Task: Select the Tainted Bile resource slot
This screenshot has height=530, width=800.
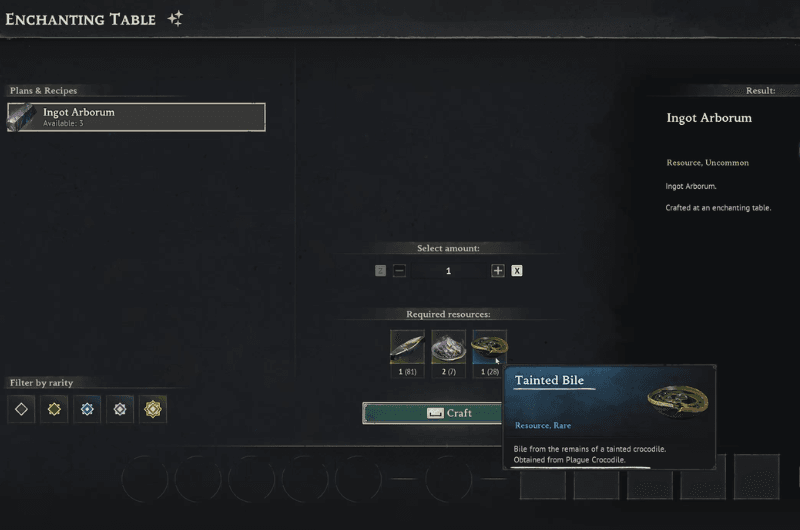Action: coord(489,347)
